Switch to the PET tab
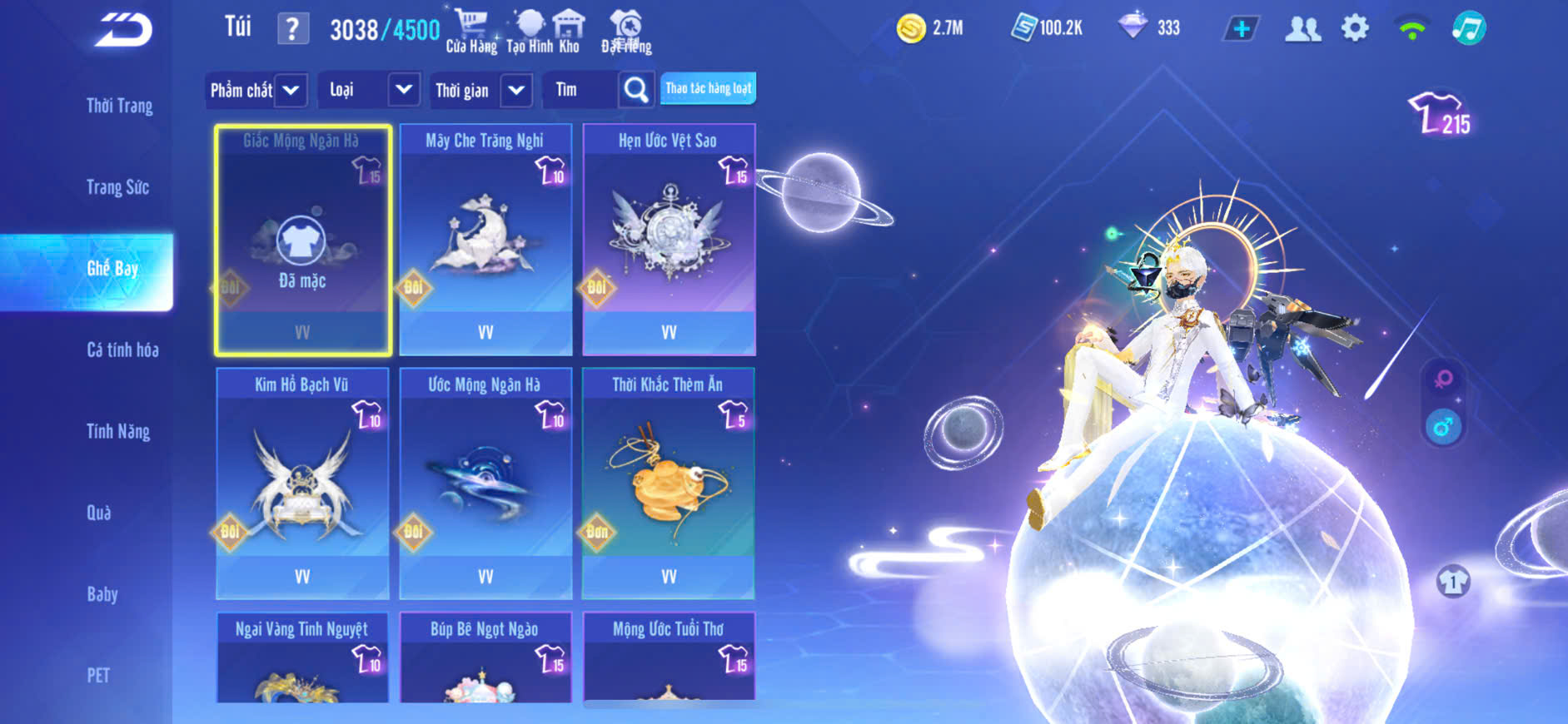 (x=98, y=675)
